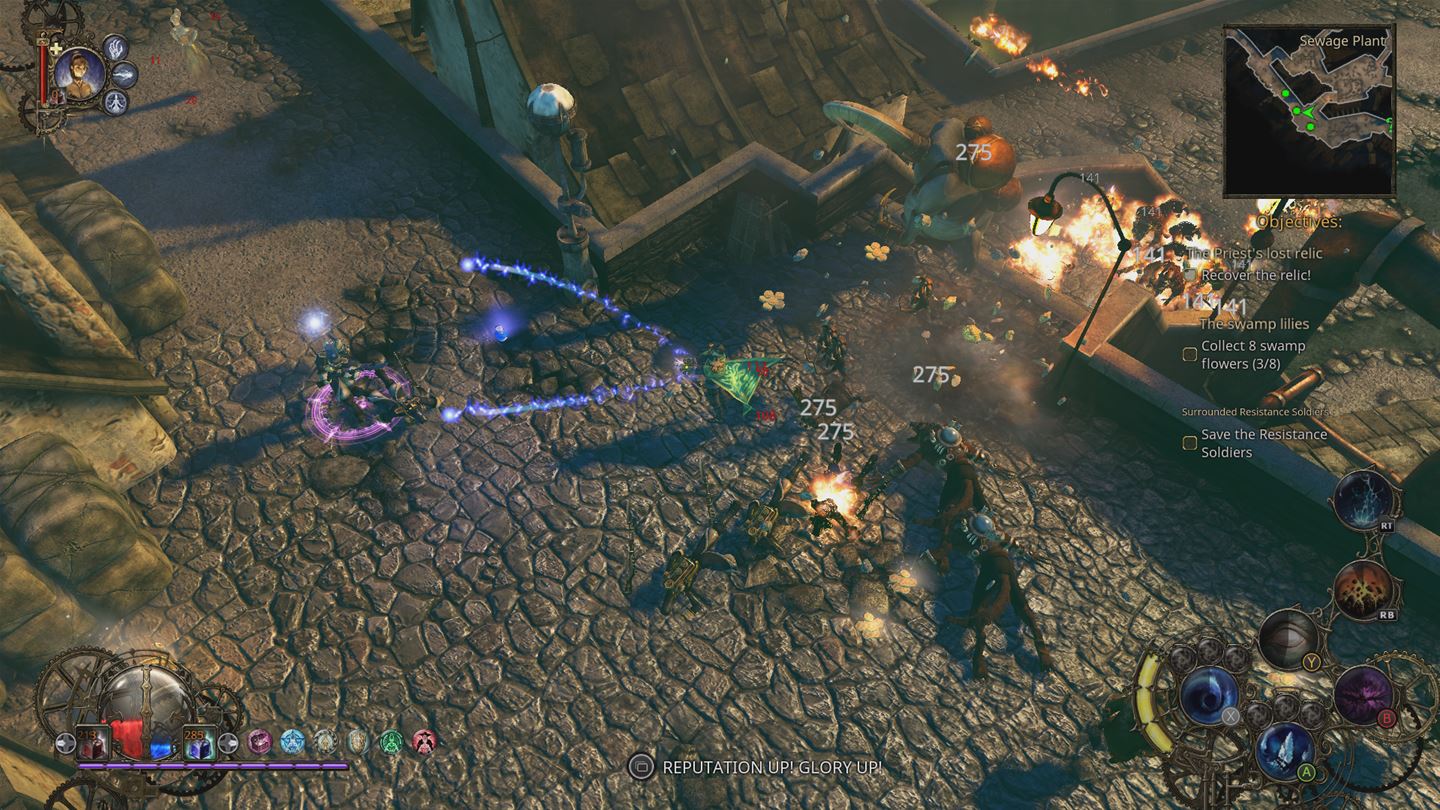Click the right arrow beside the spellbook slot
The image size is (1440, 810).
point(228,743)
